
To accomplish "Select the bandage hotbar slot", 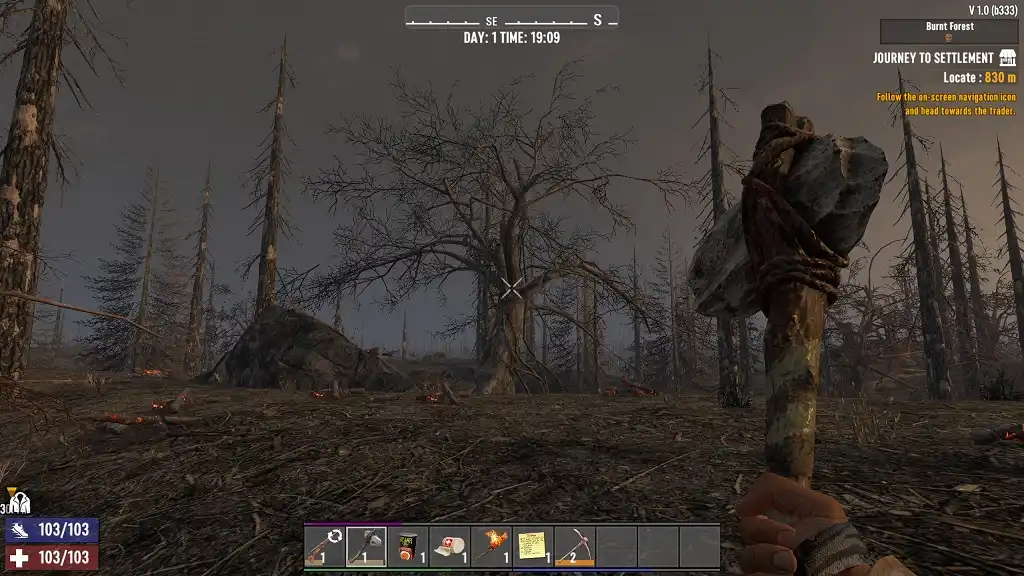I will (x=450, y=547).
